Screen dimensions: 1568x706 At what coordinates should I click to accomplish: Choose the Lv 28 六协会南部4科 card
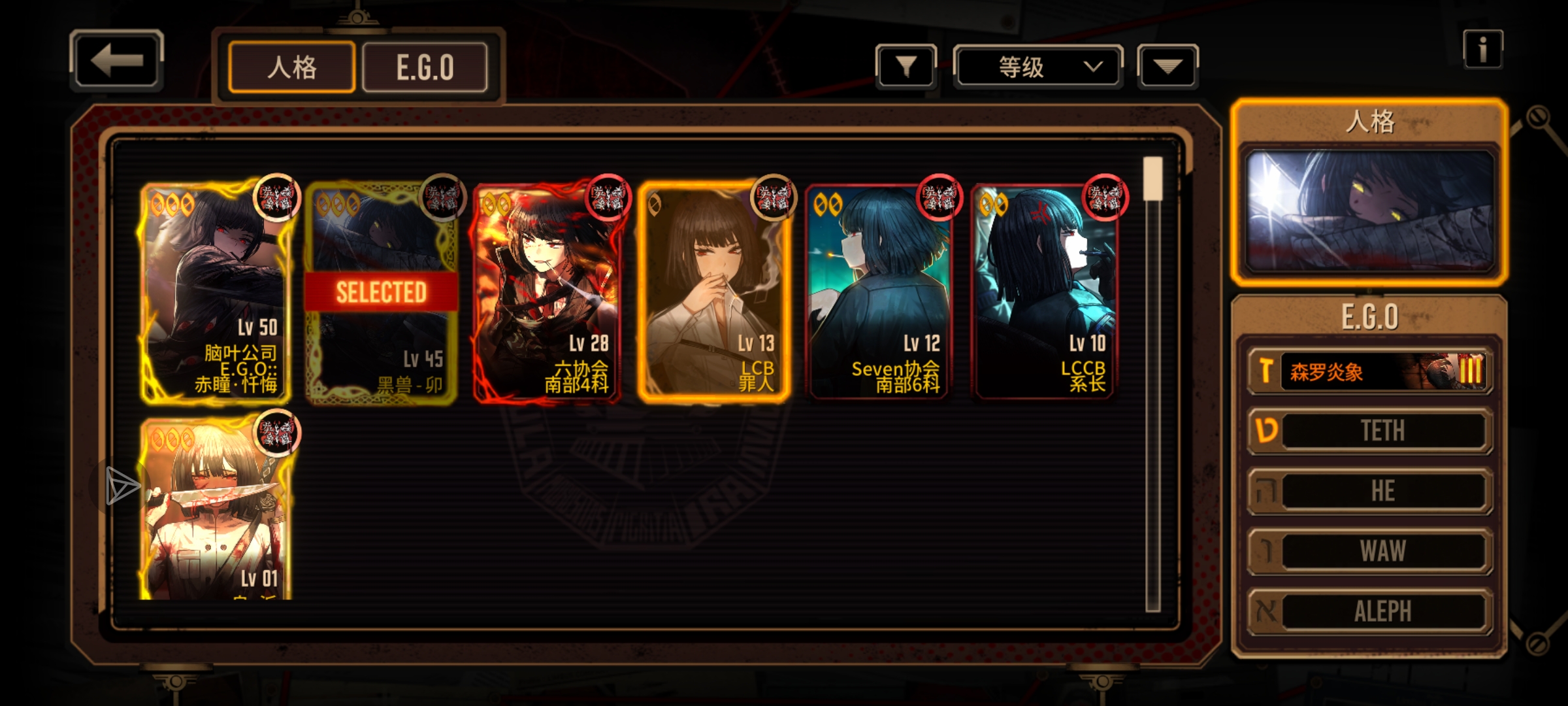(x=547, y=292)
